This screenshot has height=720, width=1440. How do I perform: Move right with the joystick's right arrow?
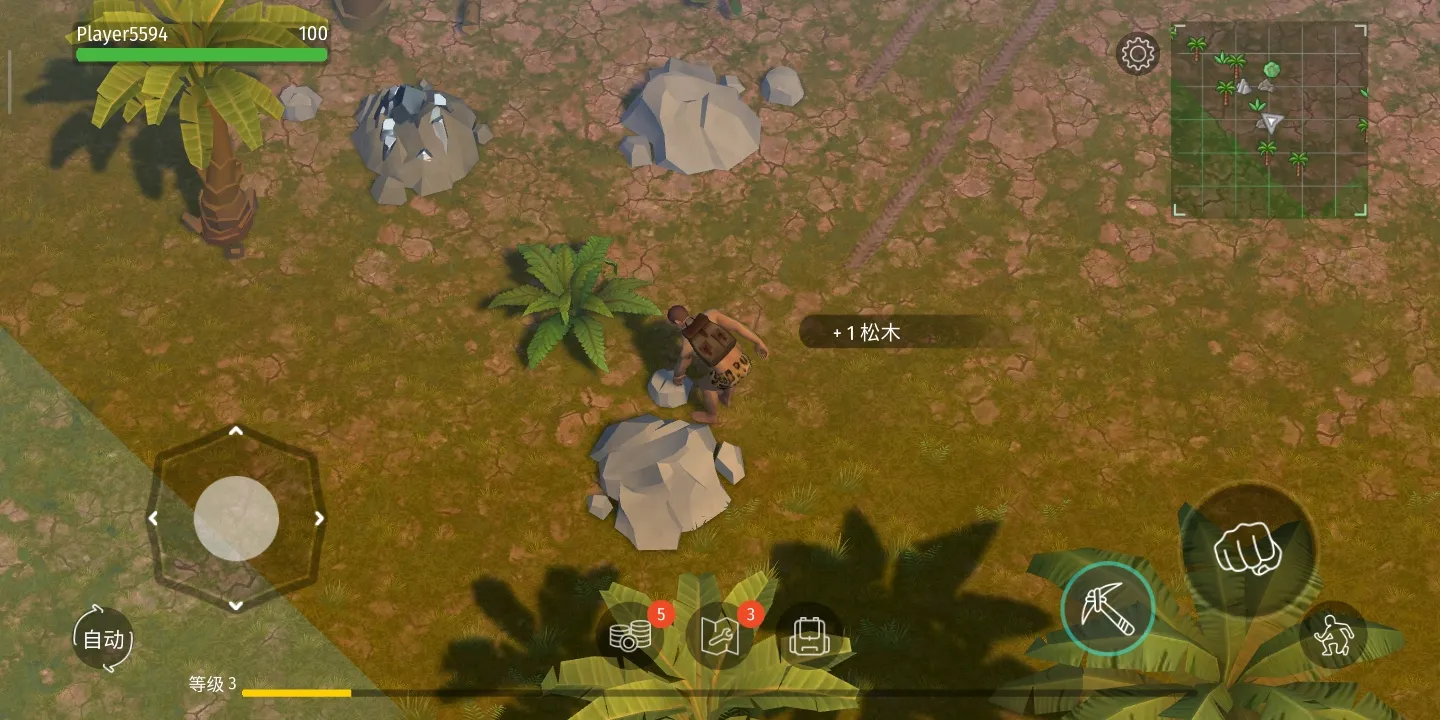point(319,518)
